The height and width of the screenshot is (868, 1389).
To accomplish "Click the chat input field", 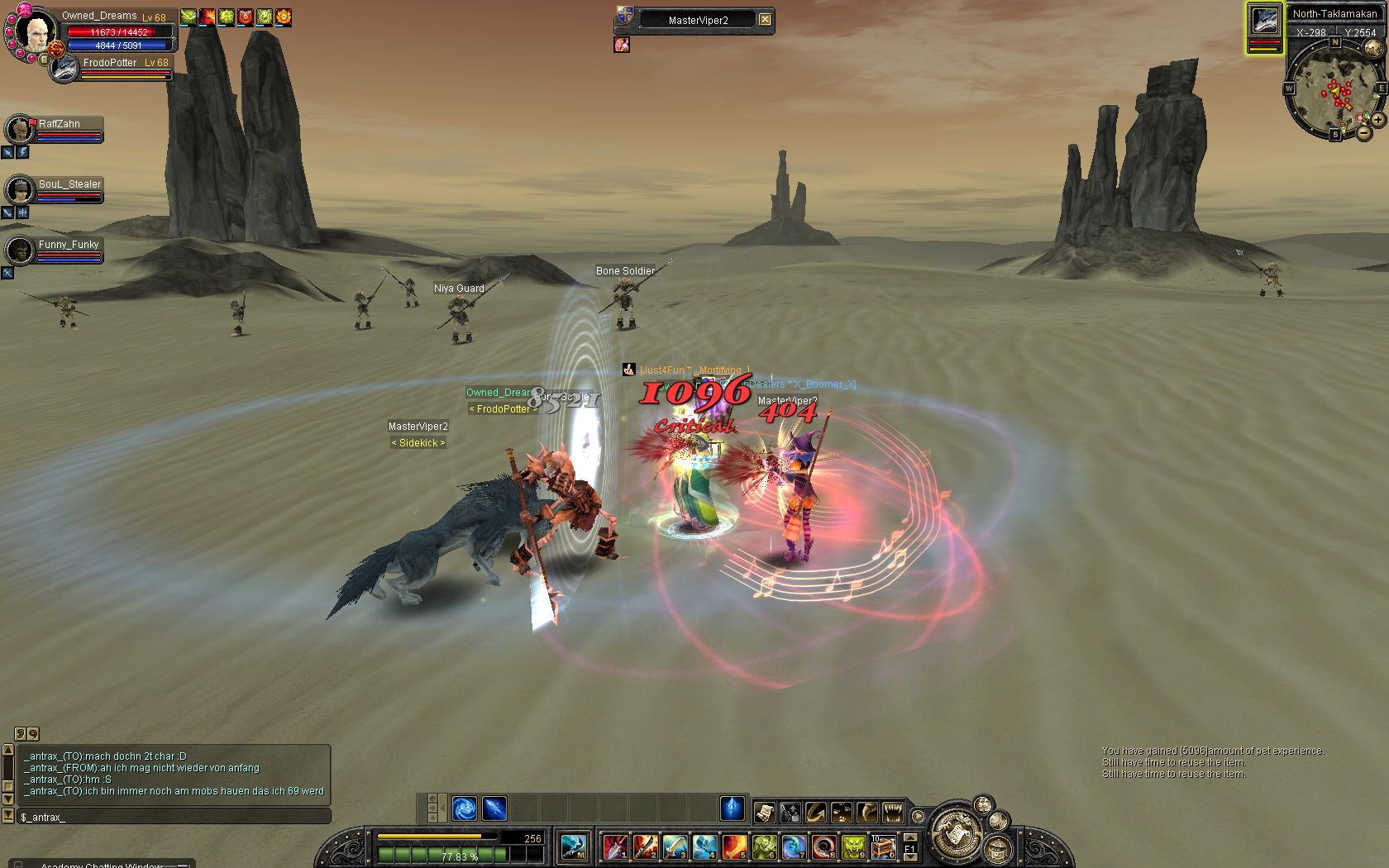I will (x=174, y=817).
